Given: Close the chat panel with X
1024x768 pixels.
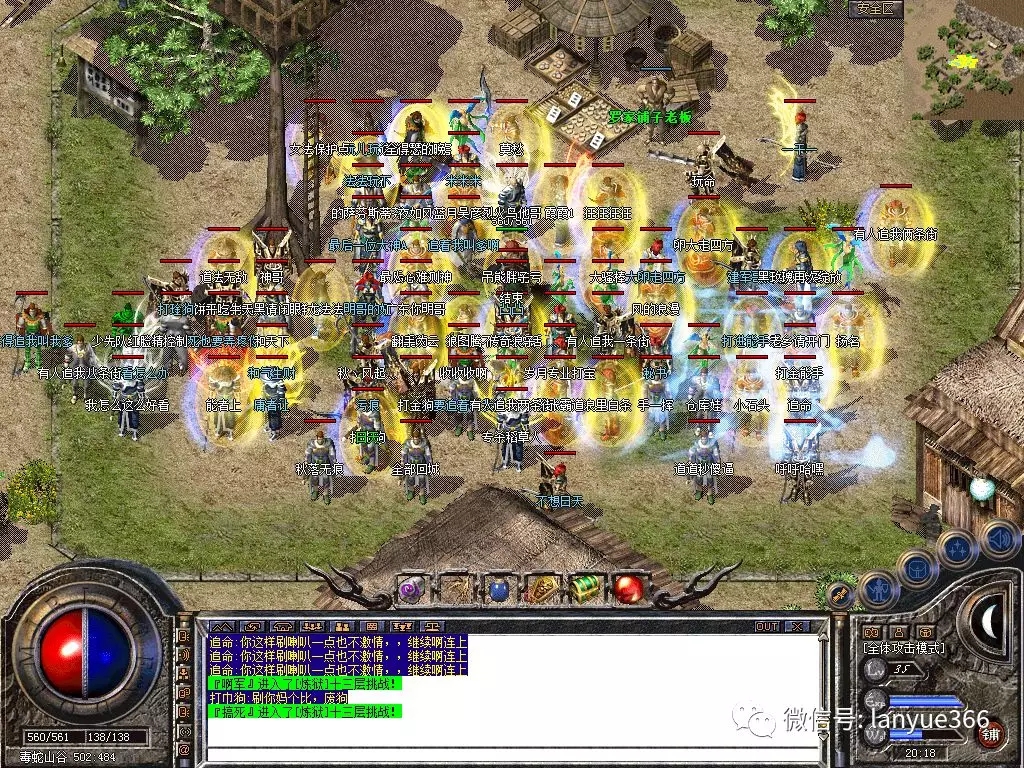Looking at the screenshot, I should click(x=797, y=627).
